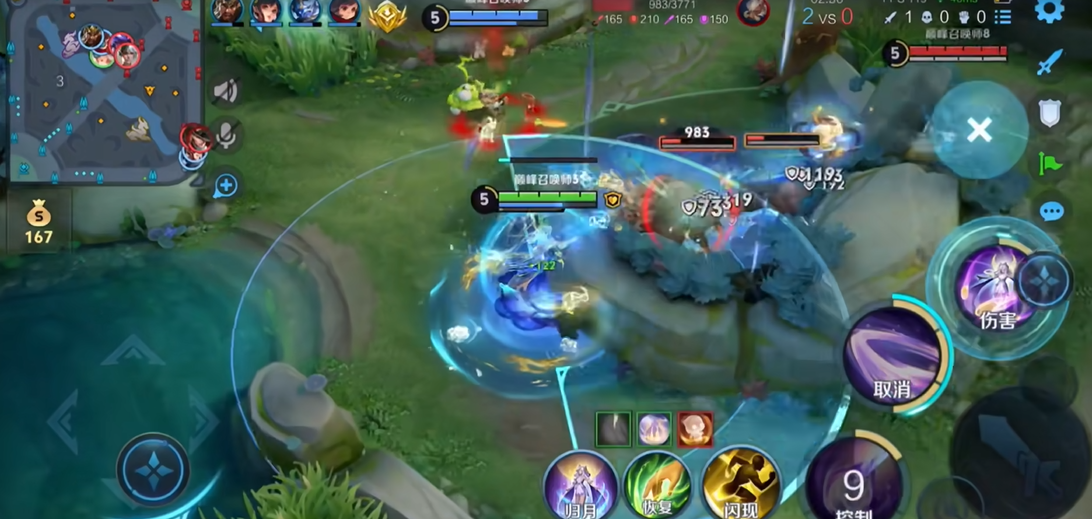Image resolution: width=1092 pixels, height=519 pixels.
Task: Toggle the muted speaker button
Action: point(226,91)
